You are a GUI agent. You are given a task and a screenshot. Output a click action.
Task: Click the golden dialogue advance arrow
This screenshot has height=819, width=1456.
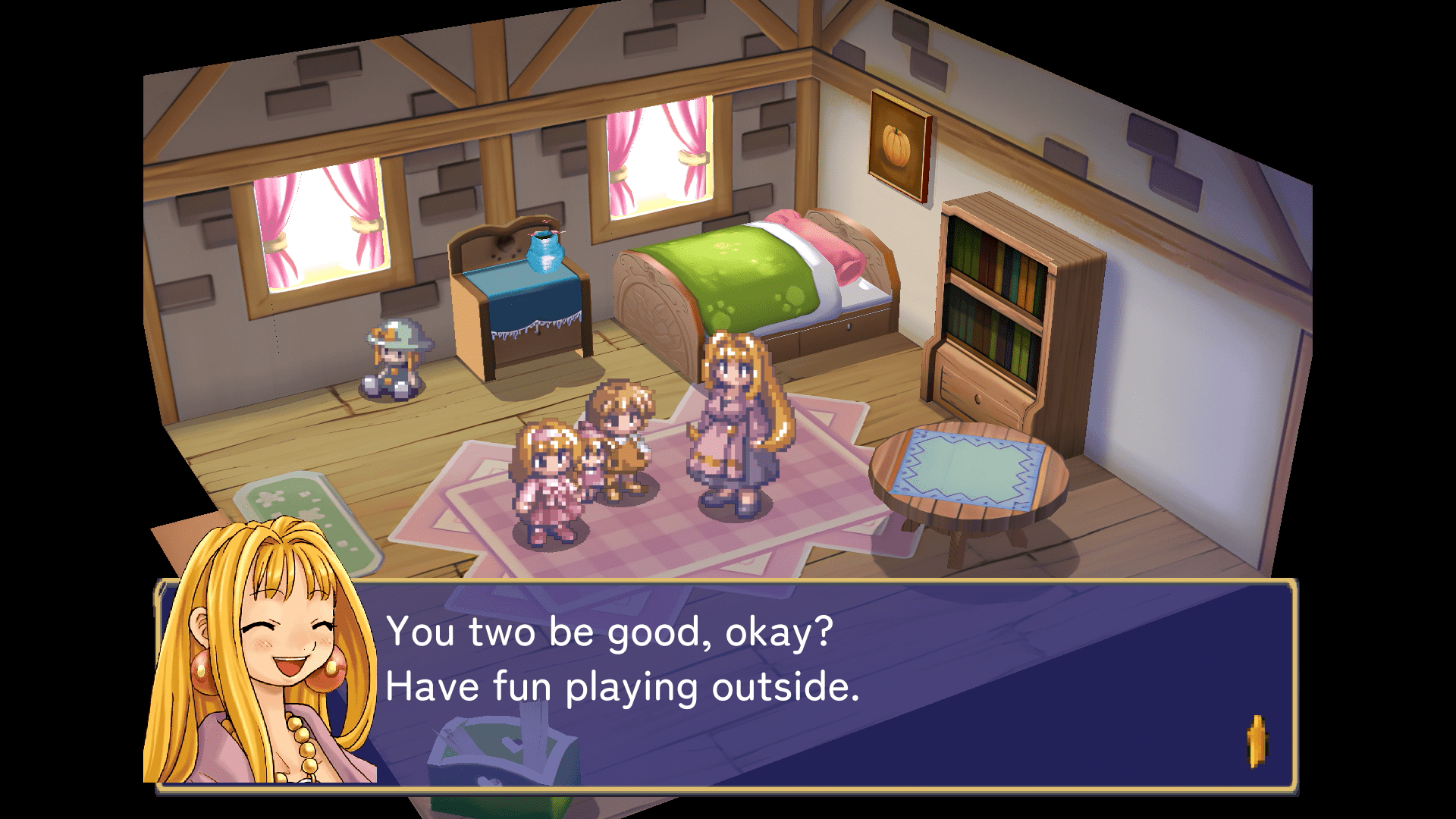(x=1257, y=741)
